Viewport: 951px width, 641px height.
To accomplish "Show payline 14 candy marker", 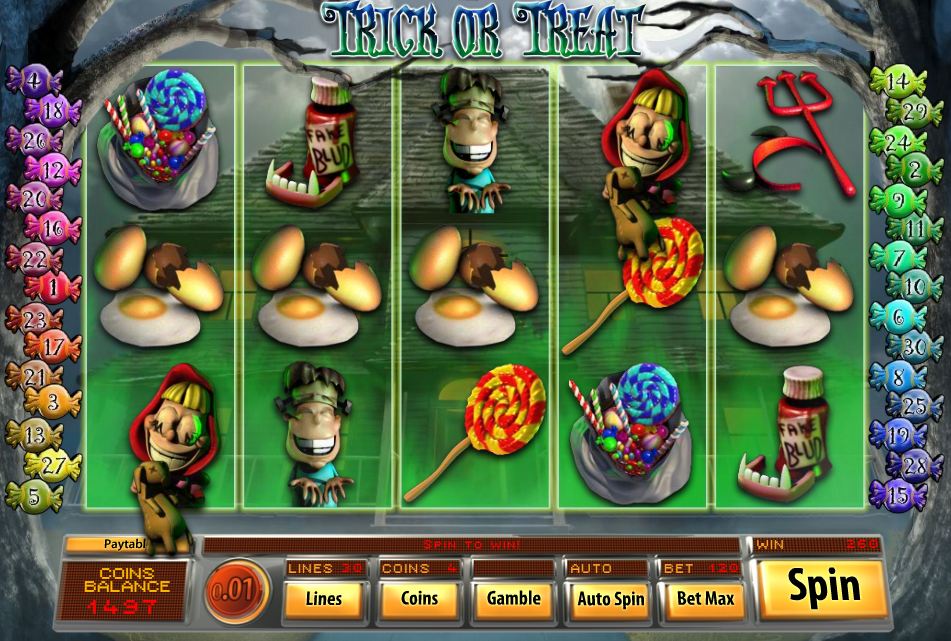I will pyautogui.click(x=898, y=80).
